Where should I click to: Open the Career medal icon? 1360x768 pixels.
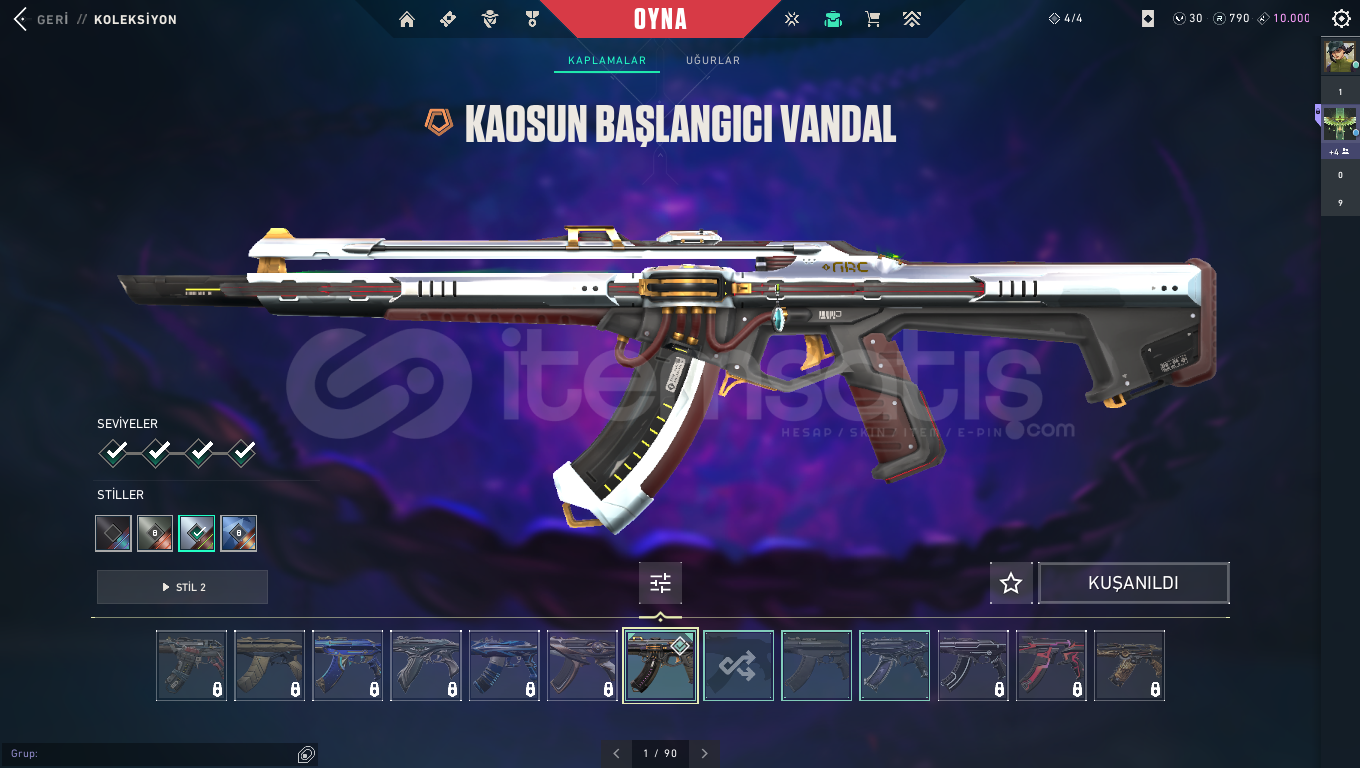tap(531, 18)
